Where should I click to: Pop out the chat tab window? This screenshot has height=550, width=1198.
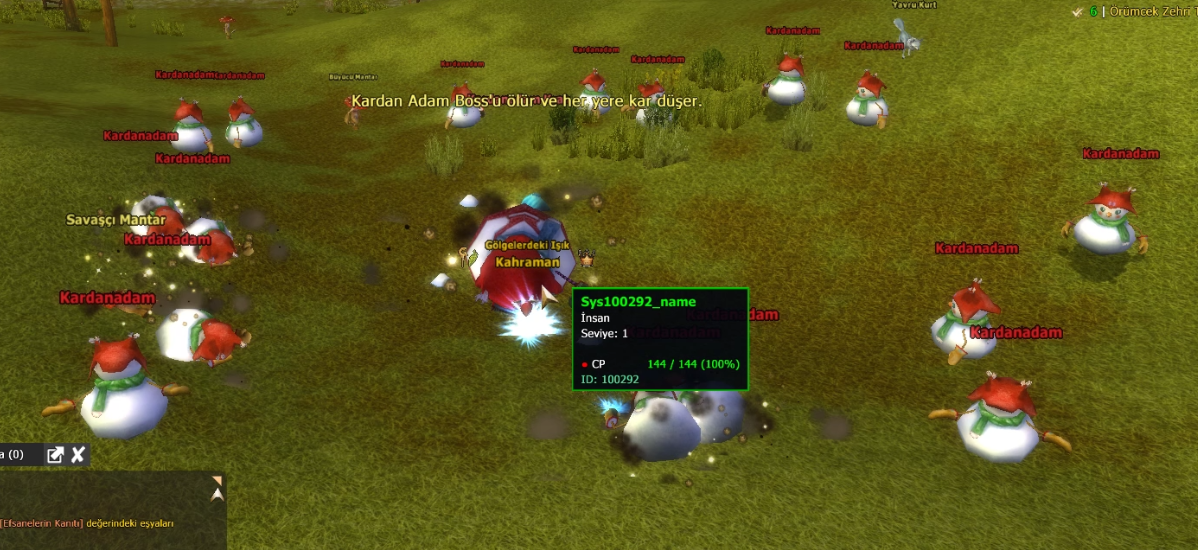click(56, 456)
